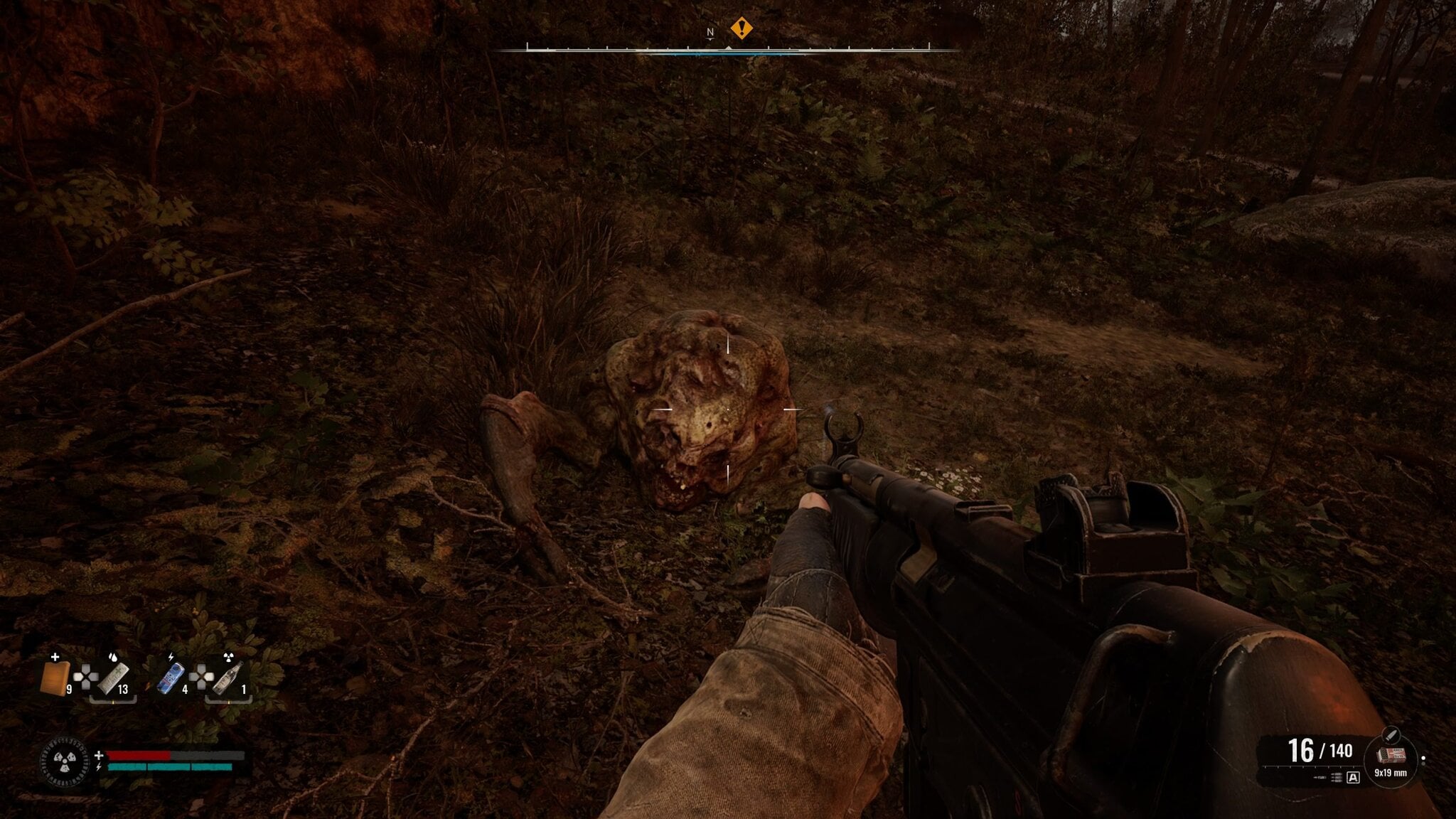Click the orange quest marker on compass
The image size is (1456, 819).
pos(742,28)
